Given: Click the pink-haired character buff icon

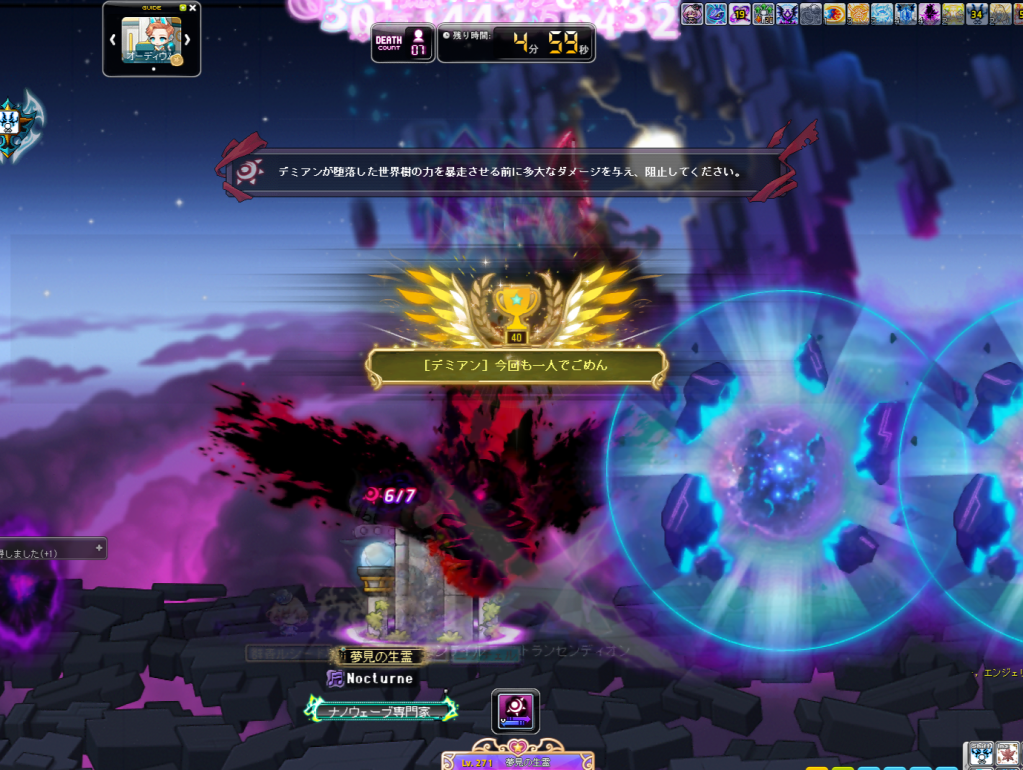Looking at the screenshot, I should coord(691,14).
